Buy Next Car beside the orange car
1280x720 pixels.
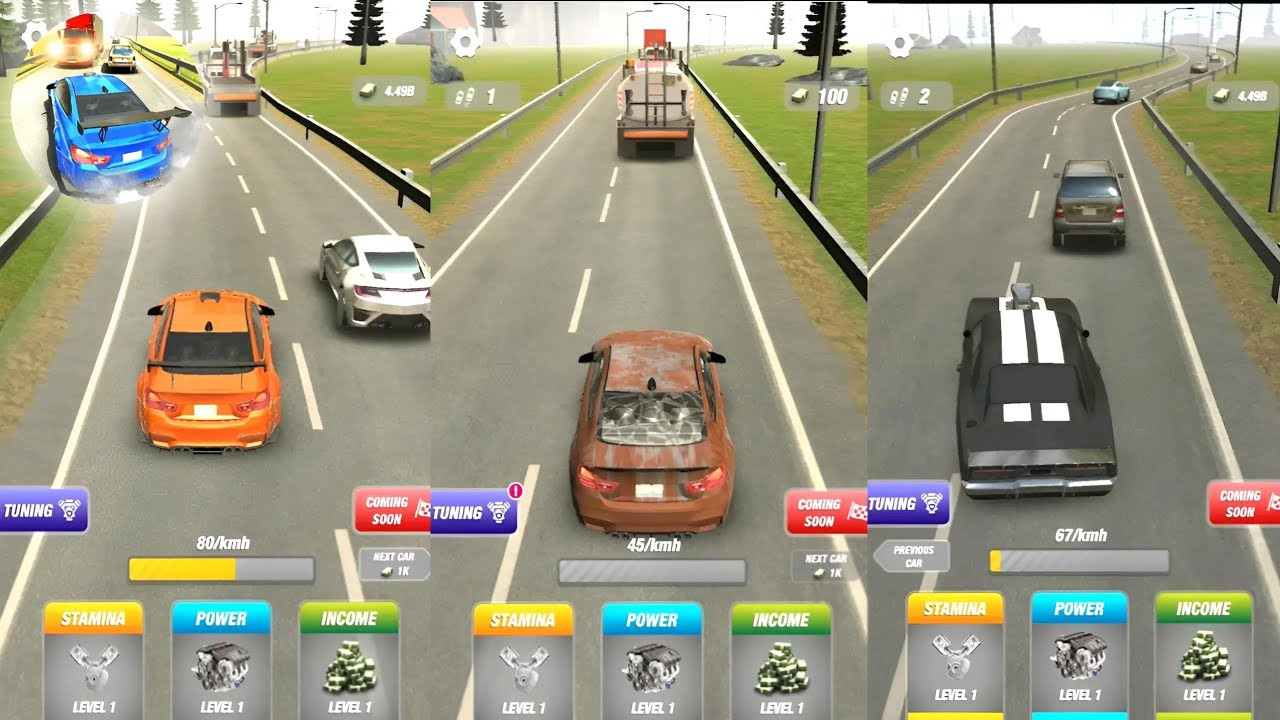tap(394, 564)
